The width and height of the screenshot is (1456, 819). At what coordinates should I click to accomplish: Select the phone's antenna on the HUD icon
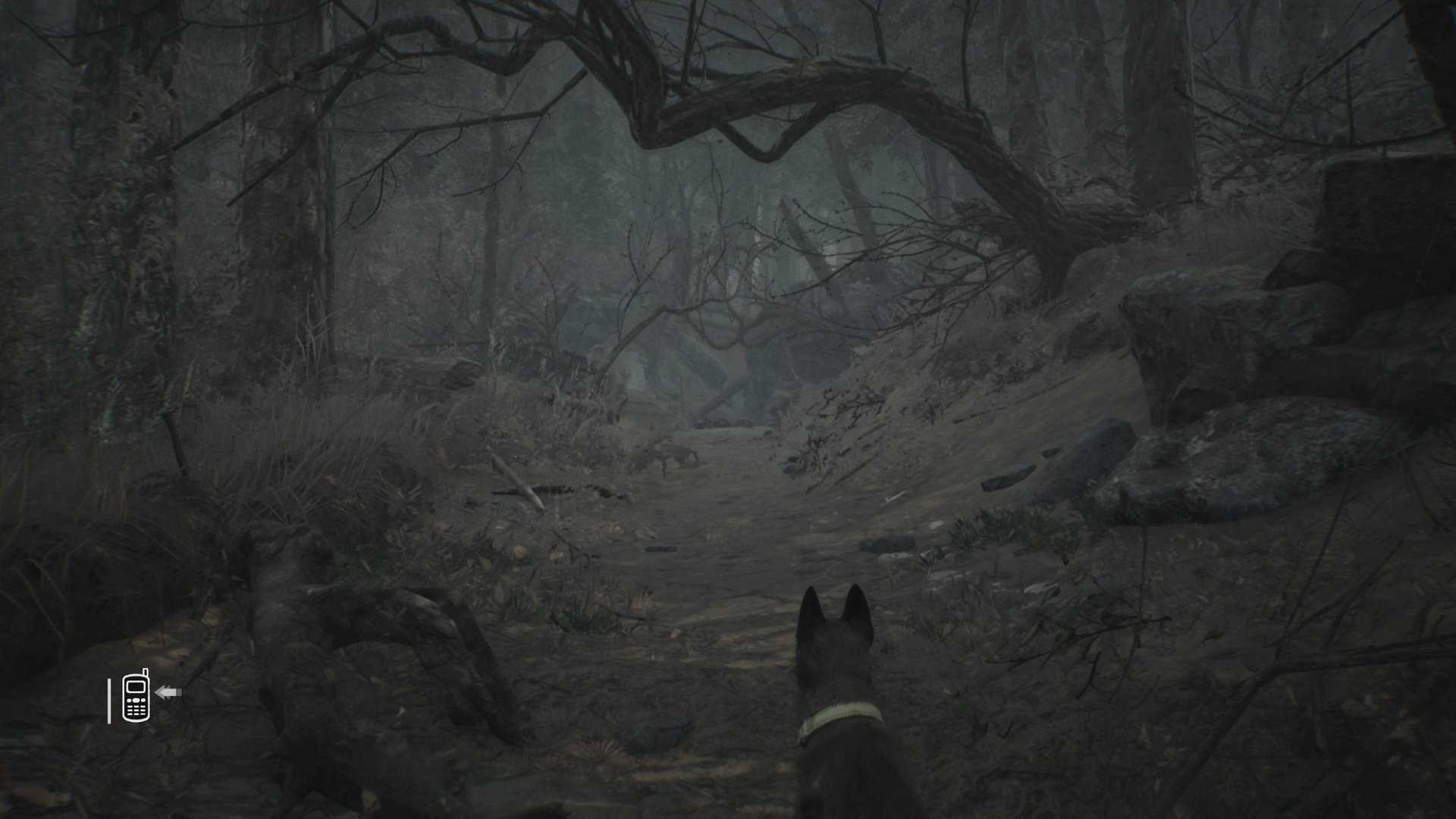coord(146,672)
